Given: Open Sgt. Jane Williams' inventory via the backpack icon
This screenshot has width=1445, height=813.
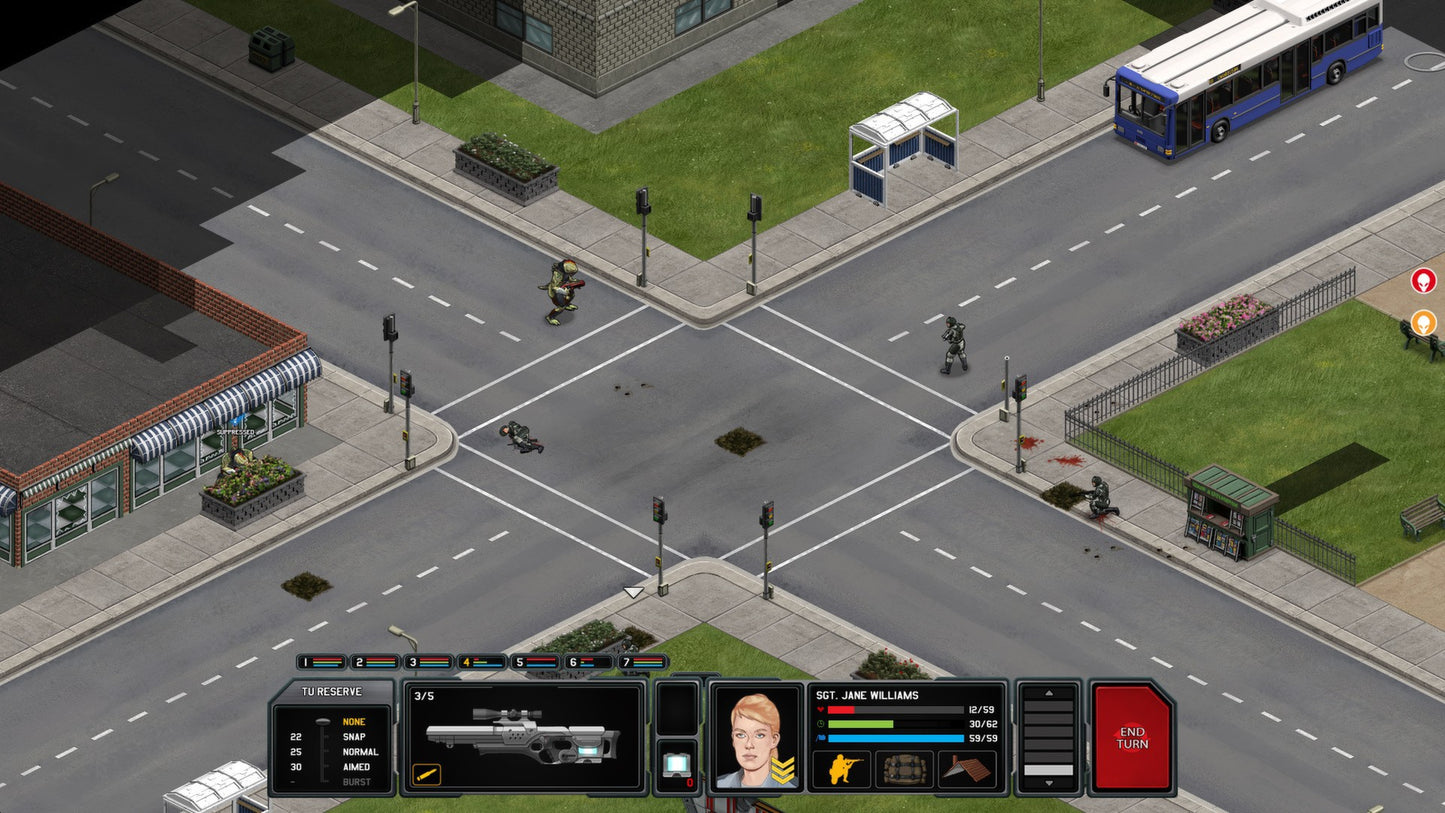Looking at the screenshot, I should click(x=904, y=771).
